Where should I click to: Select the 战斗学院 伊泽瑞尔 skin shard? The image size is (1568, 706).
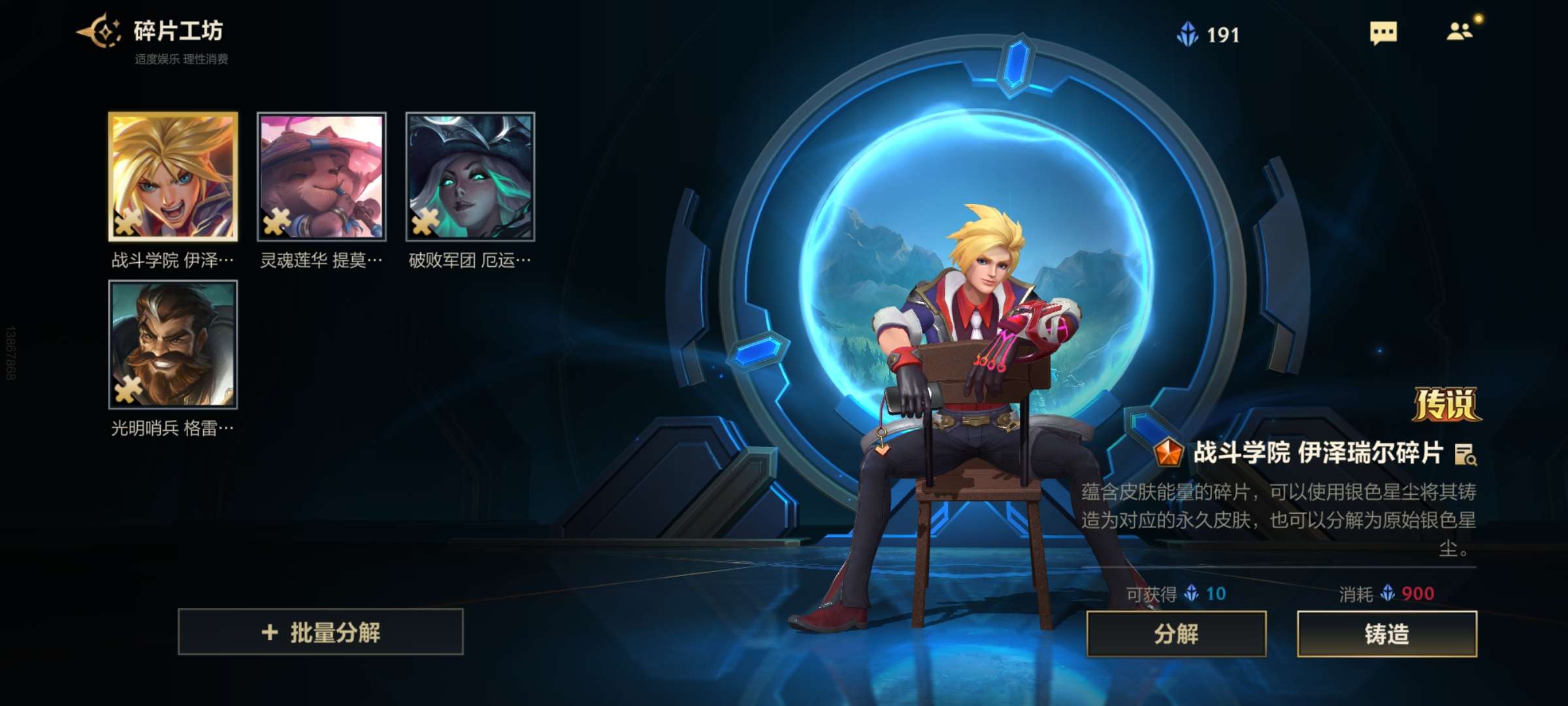pos(173,176)
